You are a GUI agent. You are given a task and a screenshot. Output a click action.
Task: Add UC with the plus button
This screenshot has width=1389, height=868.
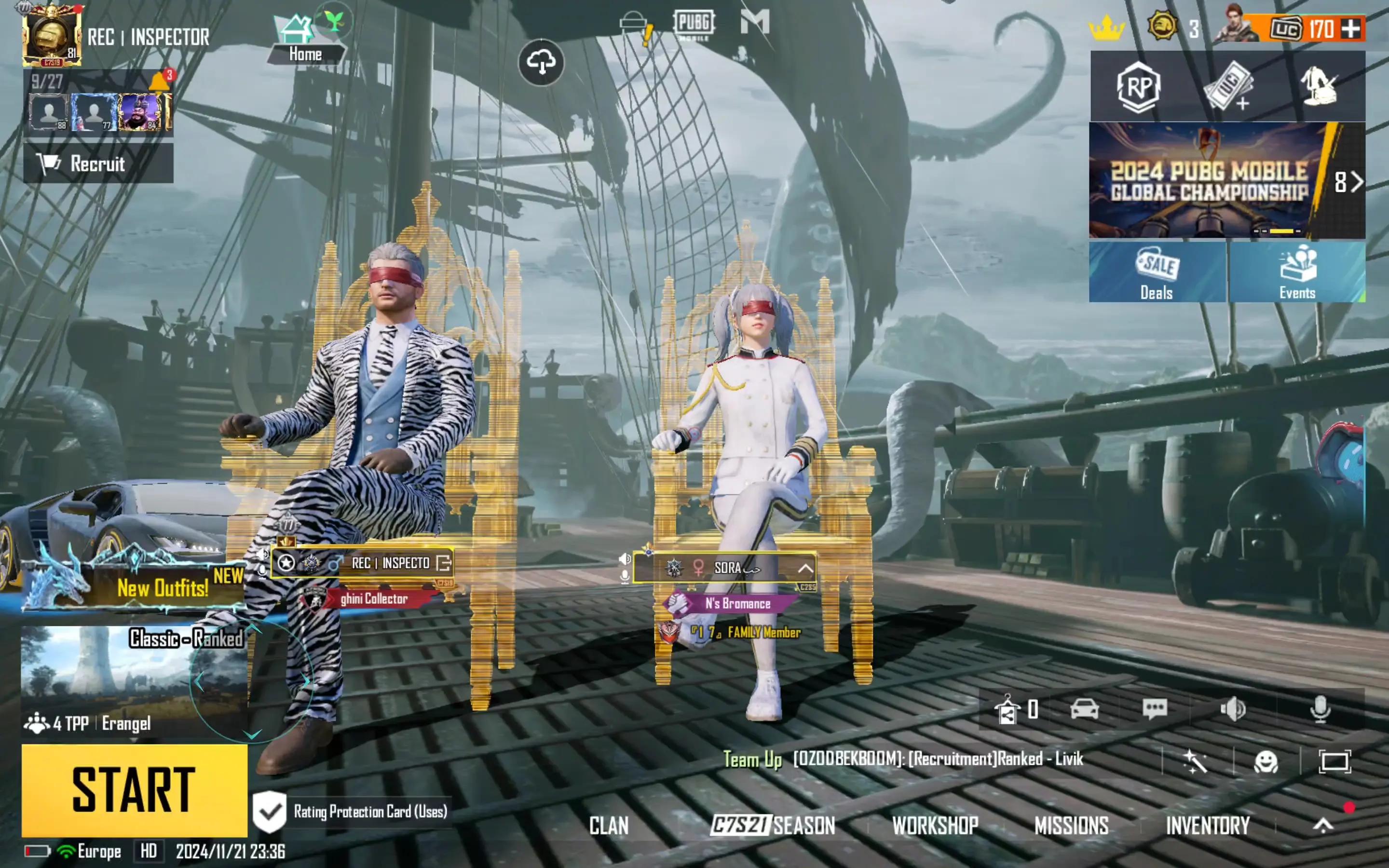tap(1350, 29)
